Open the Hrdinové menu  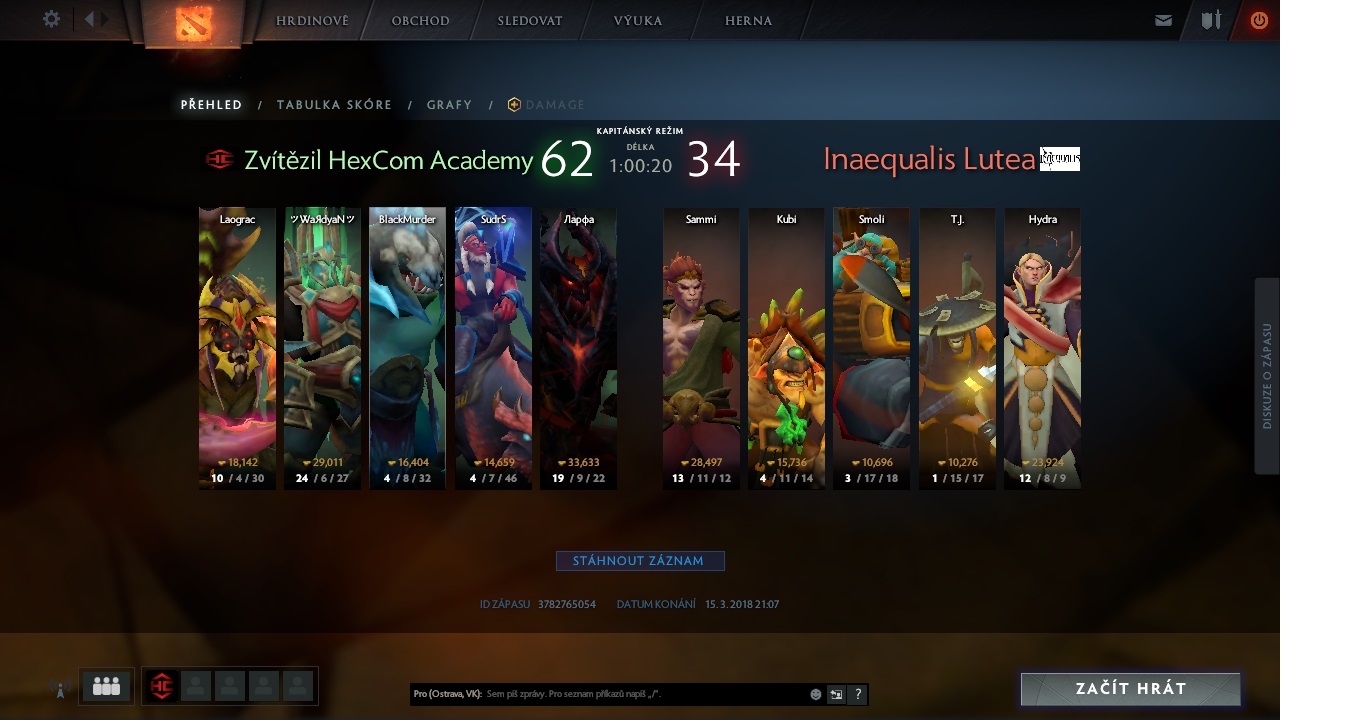[312, 21]
